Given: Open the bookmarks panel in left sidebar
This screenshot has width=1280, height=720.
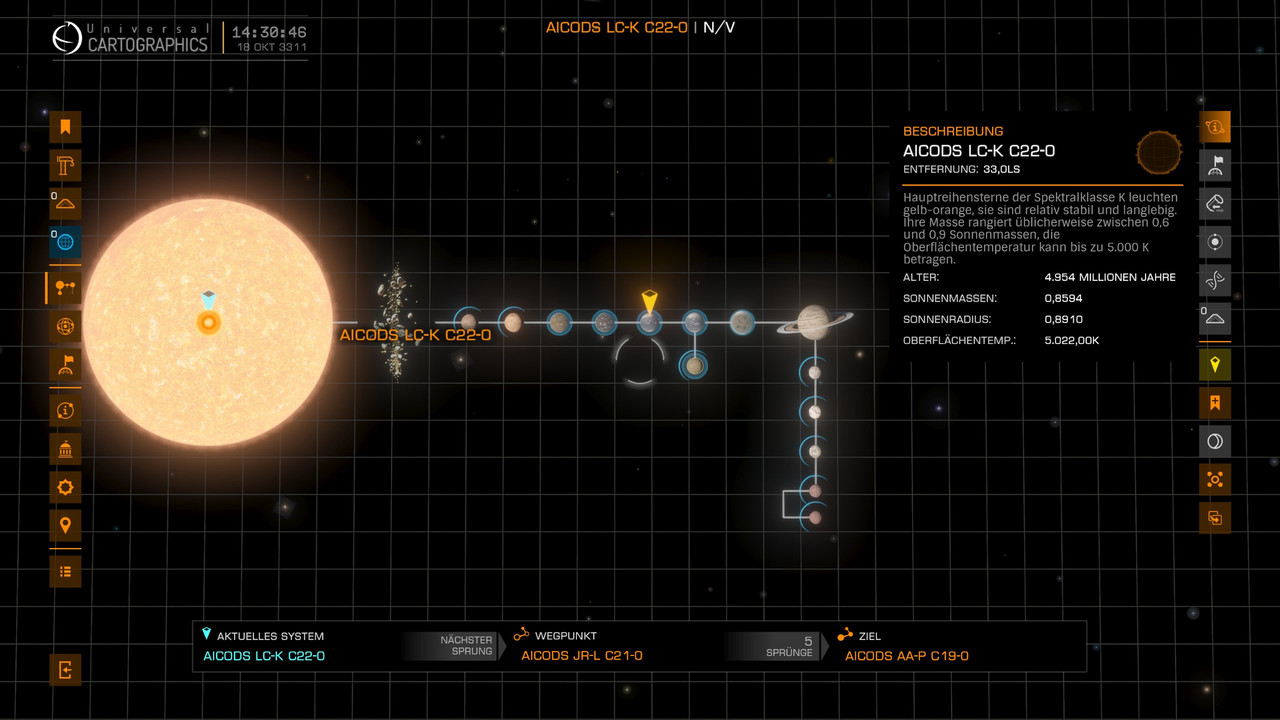Looking at the screenshot, I should (x=65, y=127).
